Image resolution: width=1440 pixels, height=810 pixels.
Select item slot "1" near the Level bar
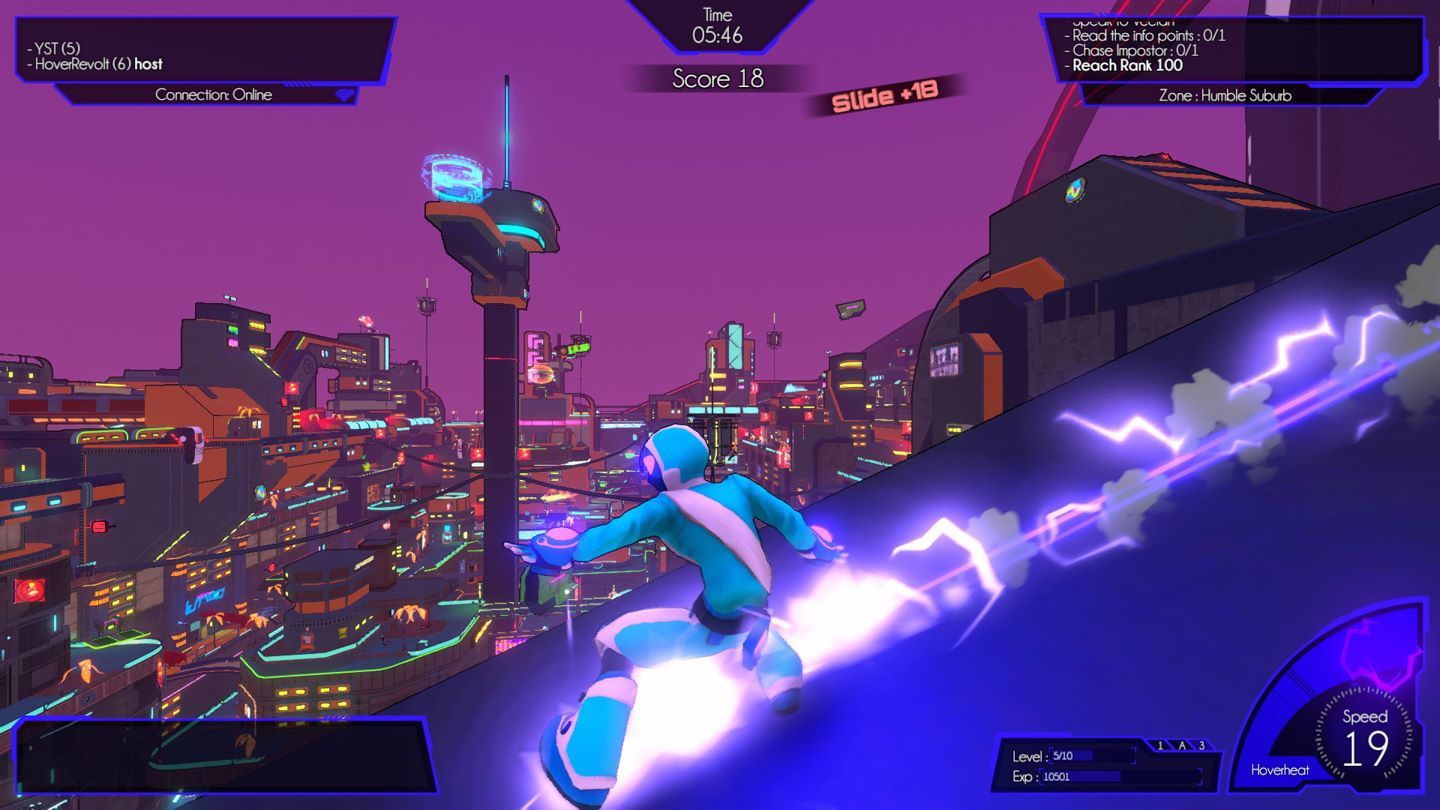tap(1161, 745)
